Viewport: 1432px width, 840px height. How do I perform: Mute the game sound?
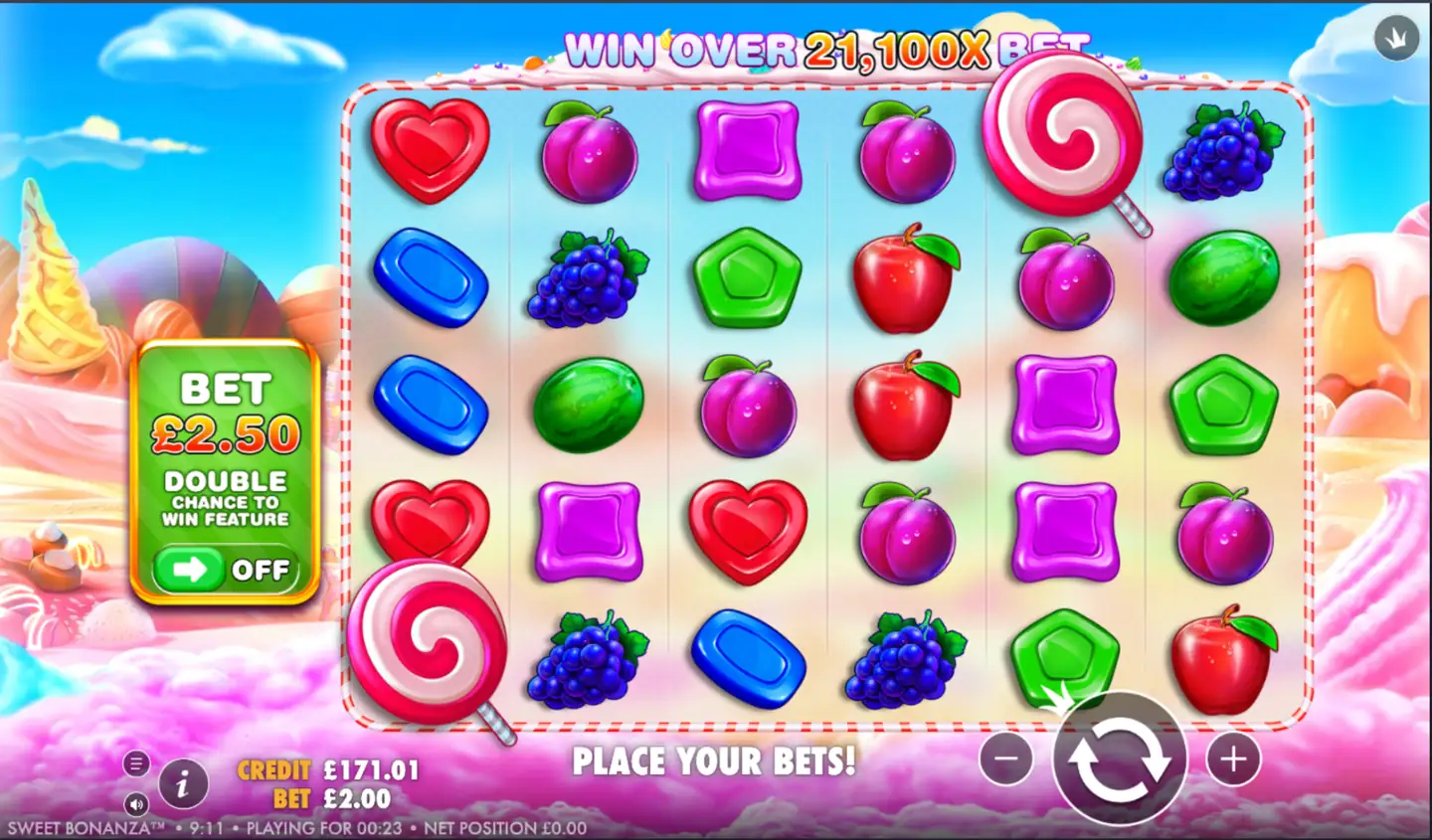tap(135, 805)
